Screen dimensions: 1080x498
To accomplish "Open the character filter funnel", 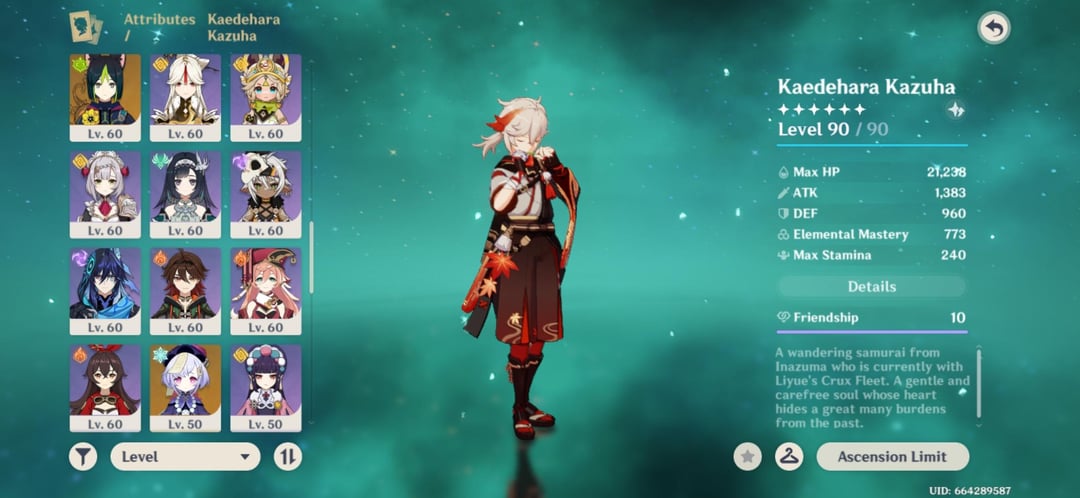I will pyautogui.click(x=84, y=457).
